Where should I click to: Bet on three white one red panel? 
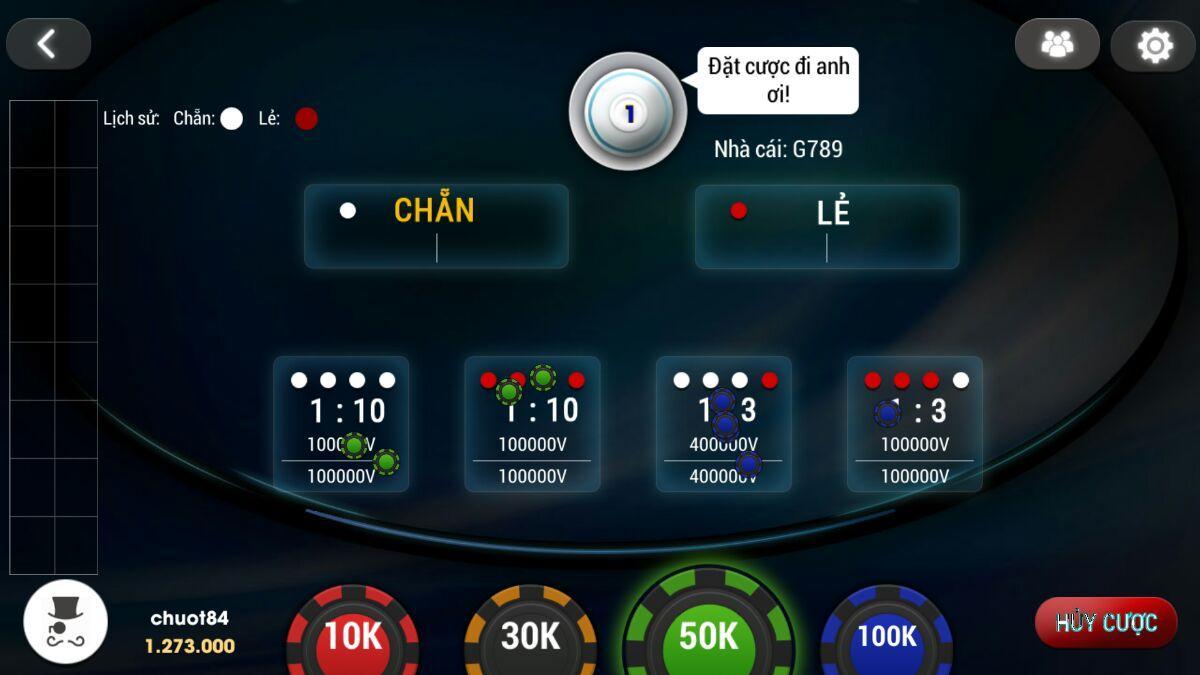(723, 424)
